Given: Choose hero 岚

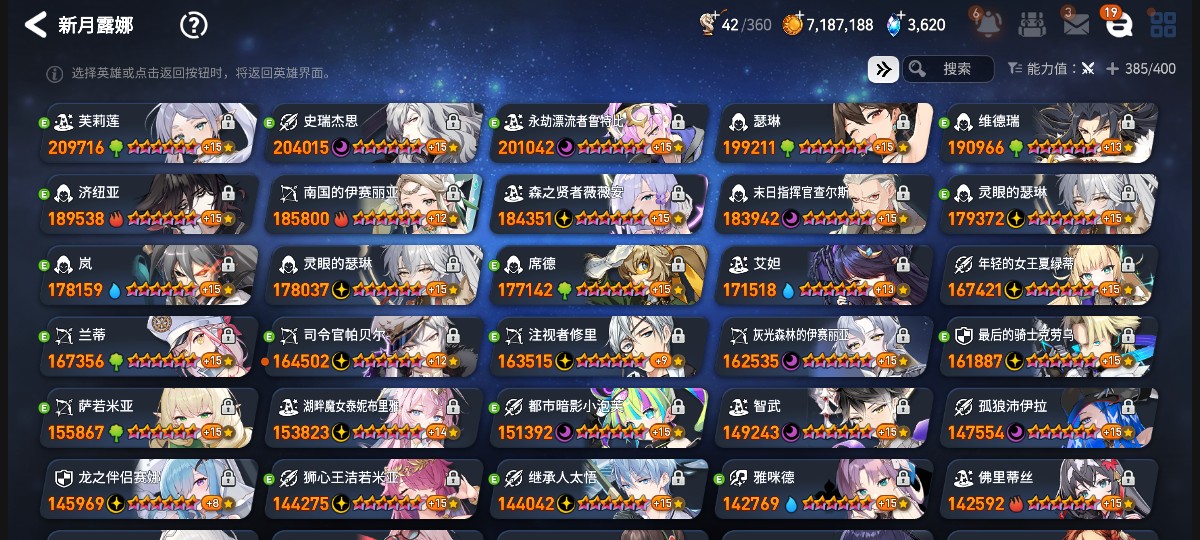Looking at the screenshot, I should coord(148,276).
